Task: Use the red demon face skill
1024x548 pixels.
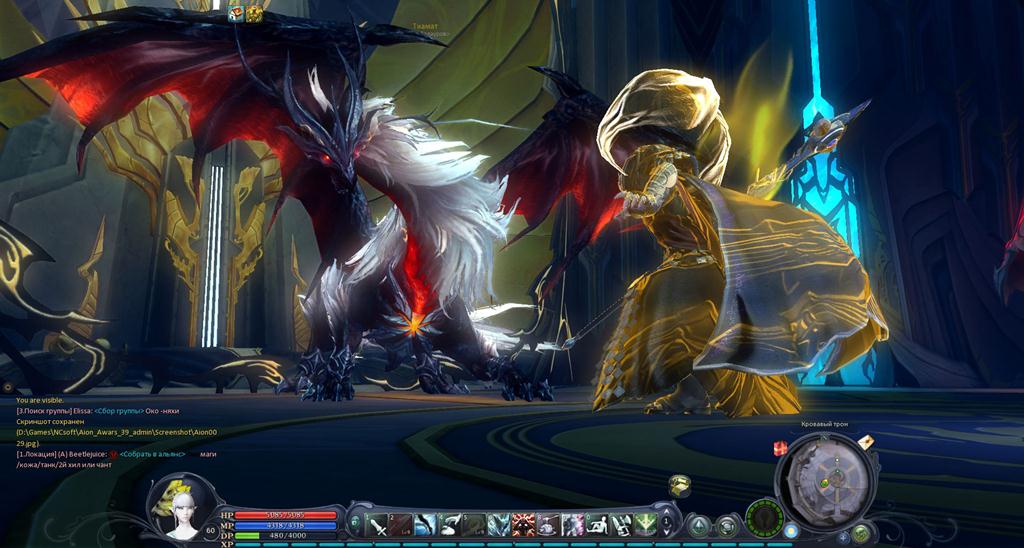Action: (x=525, y=524)
